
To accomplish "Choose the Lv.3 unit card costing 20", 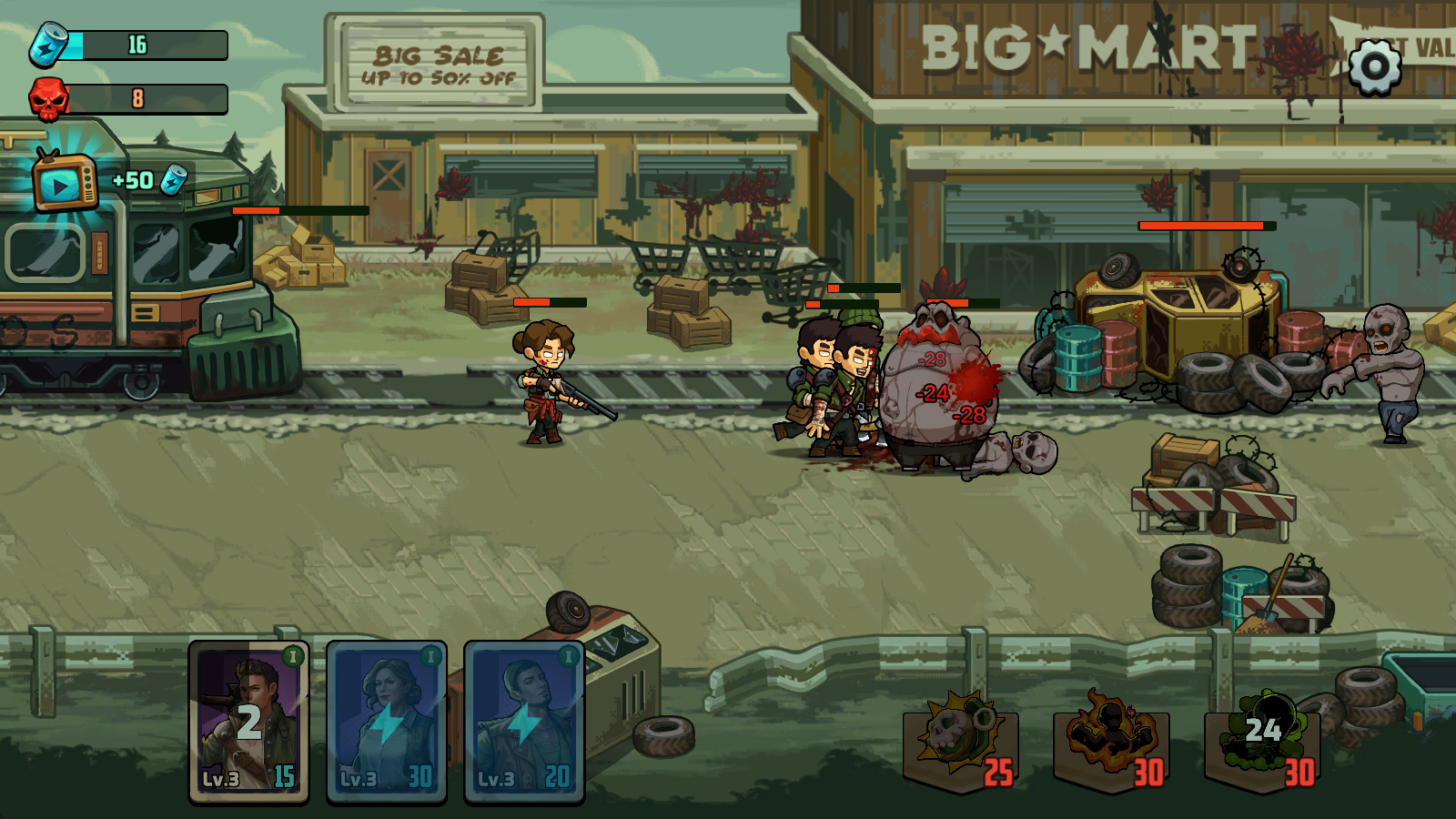I will [524, 722].
